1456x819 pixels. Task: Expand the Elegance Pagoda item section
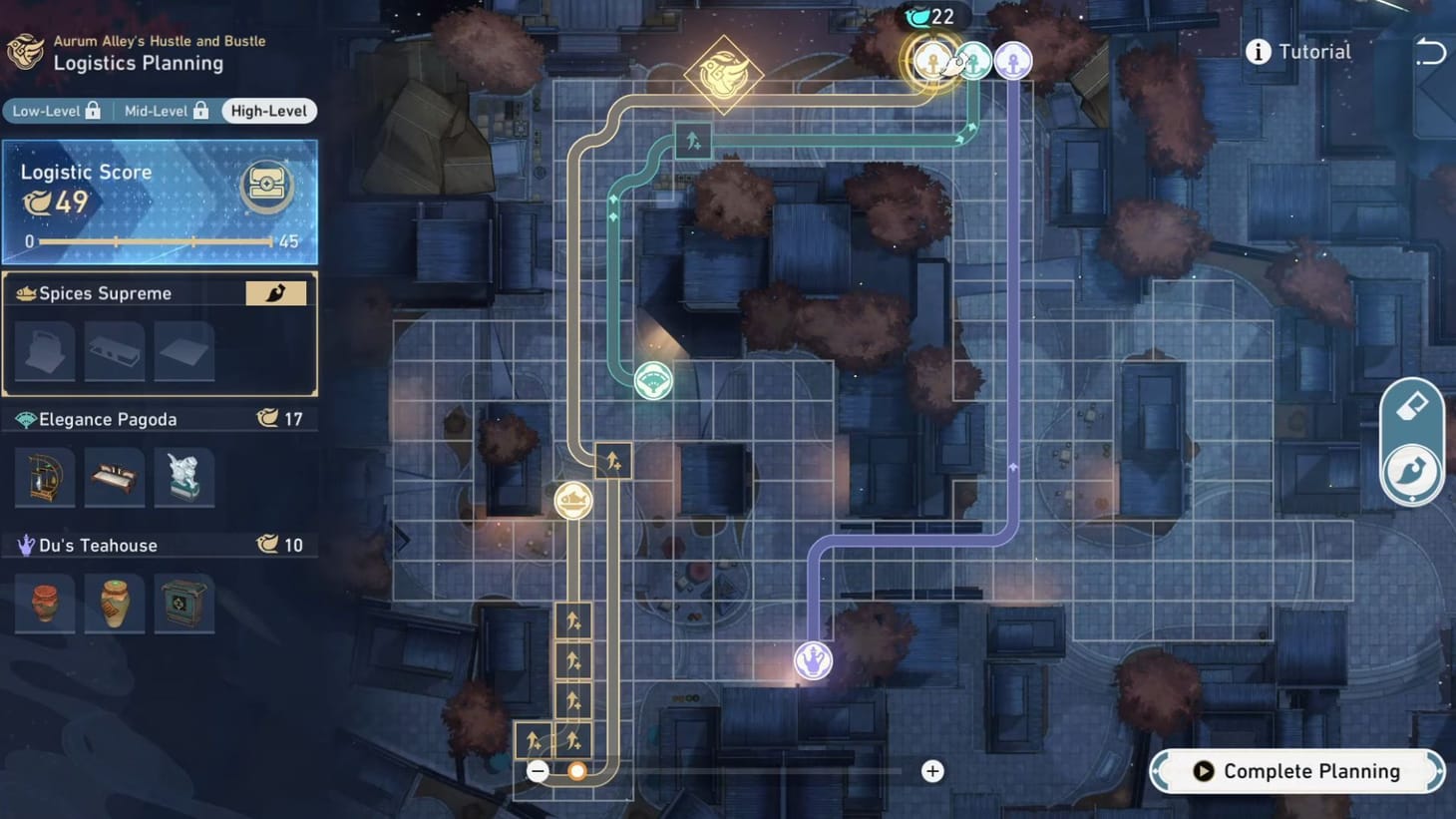click(160, 419)
